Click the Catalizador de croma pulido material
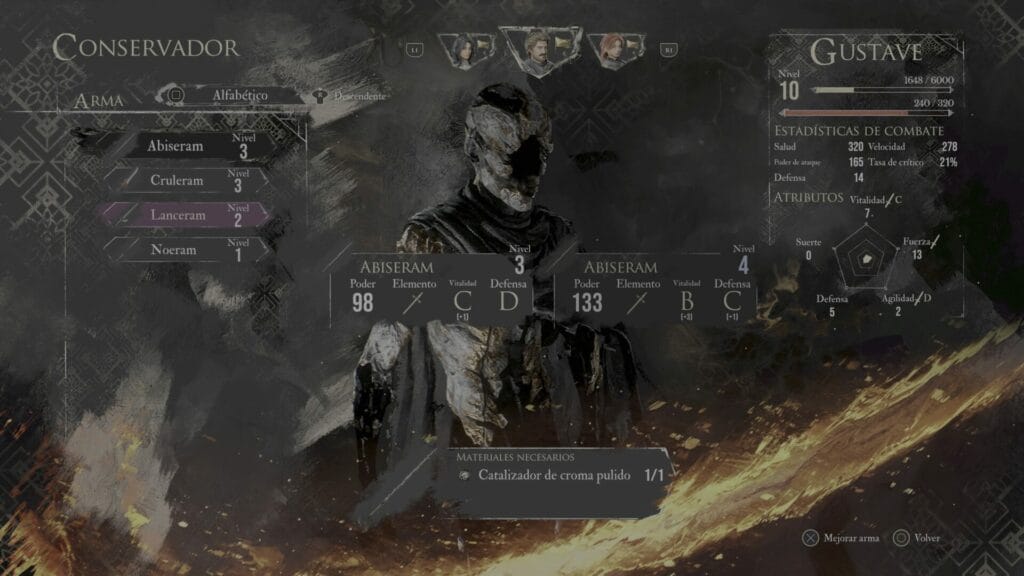The image size is (1024, 576). point(556,476)
